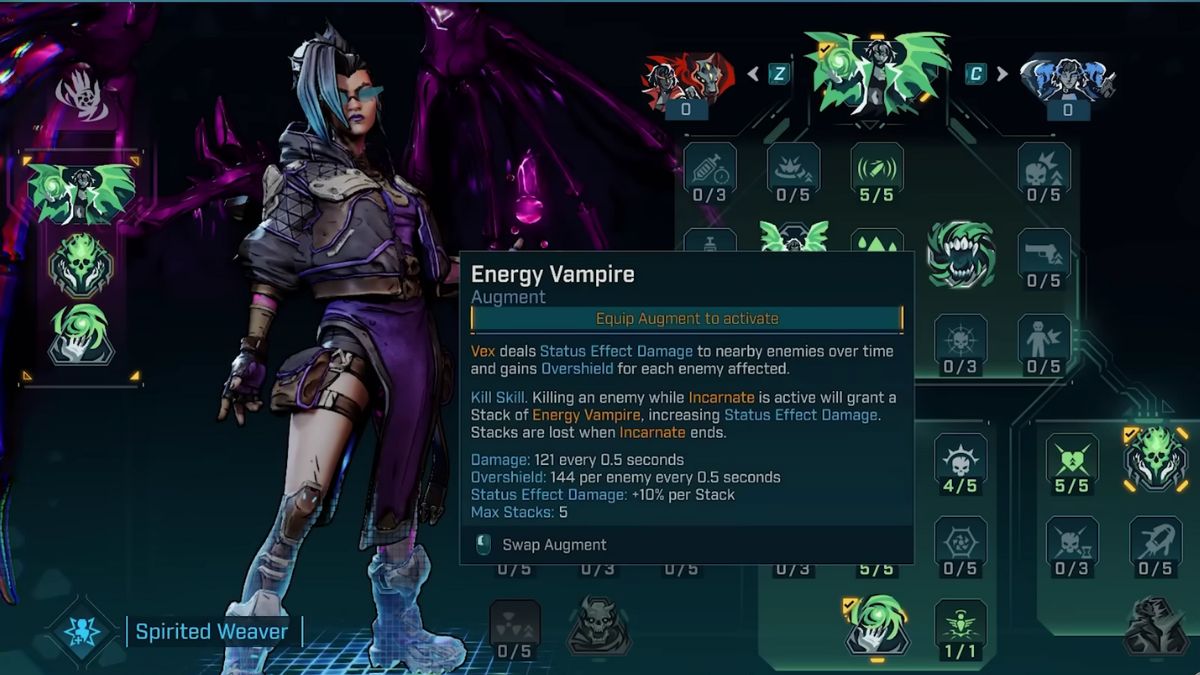The height and width of the screenshot is (675, 1200).
Task: Select the green winged bug 1/1 node
Action: [960, 625]
